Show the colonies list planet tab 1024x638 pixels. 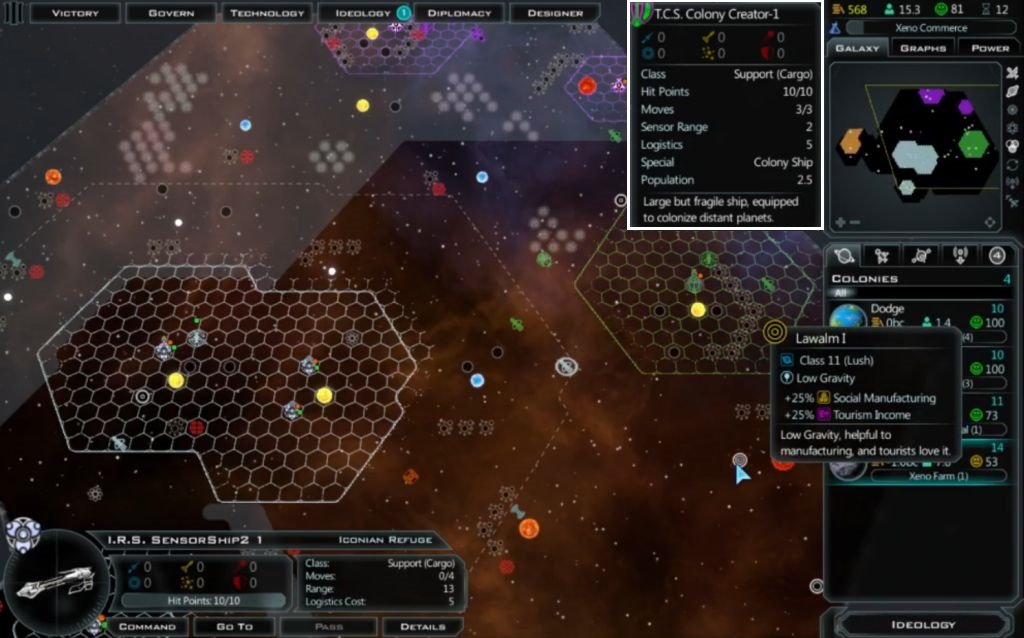pos(844,255)
